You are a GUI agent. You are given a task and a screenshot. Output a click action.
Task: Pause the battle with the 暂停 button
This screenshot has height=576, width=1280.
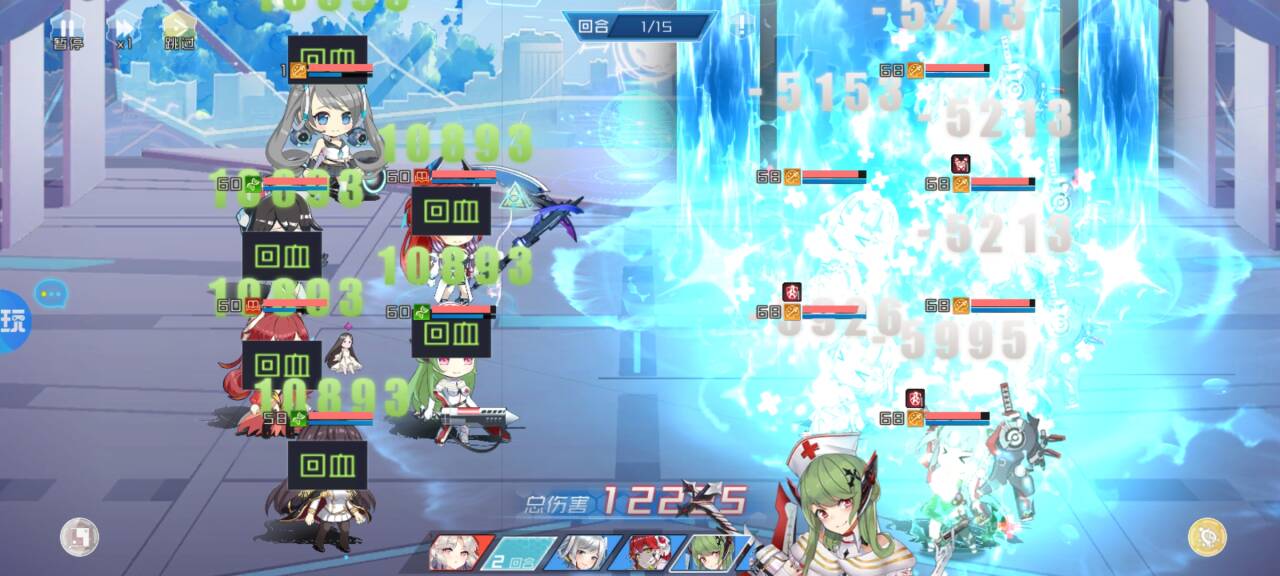(x=66, y=31)
